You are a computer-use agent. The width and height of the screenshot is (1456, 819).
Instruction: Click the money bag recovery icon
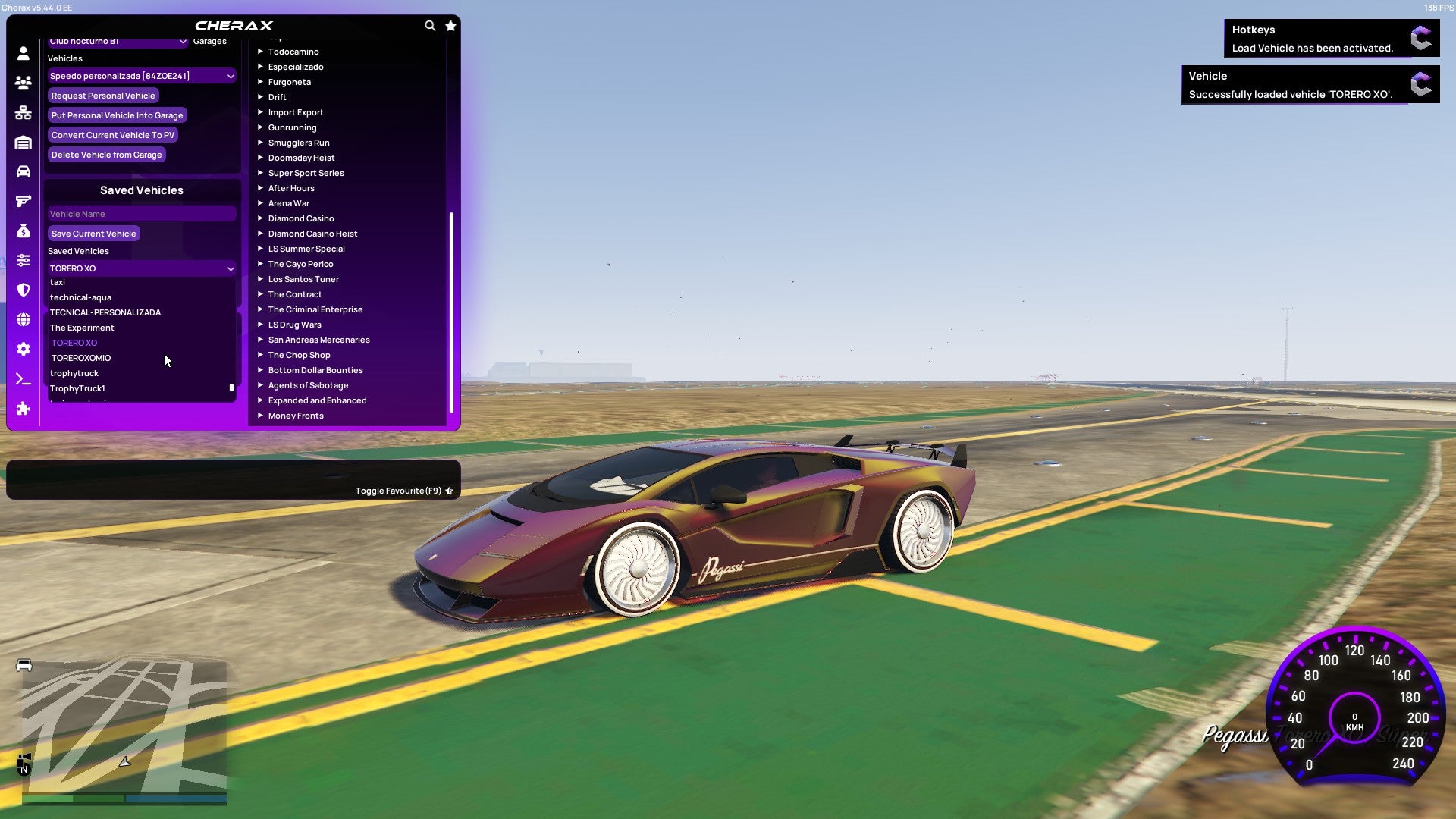[23, 231]
